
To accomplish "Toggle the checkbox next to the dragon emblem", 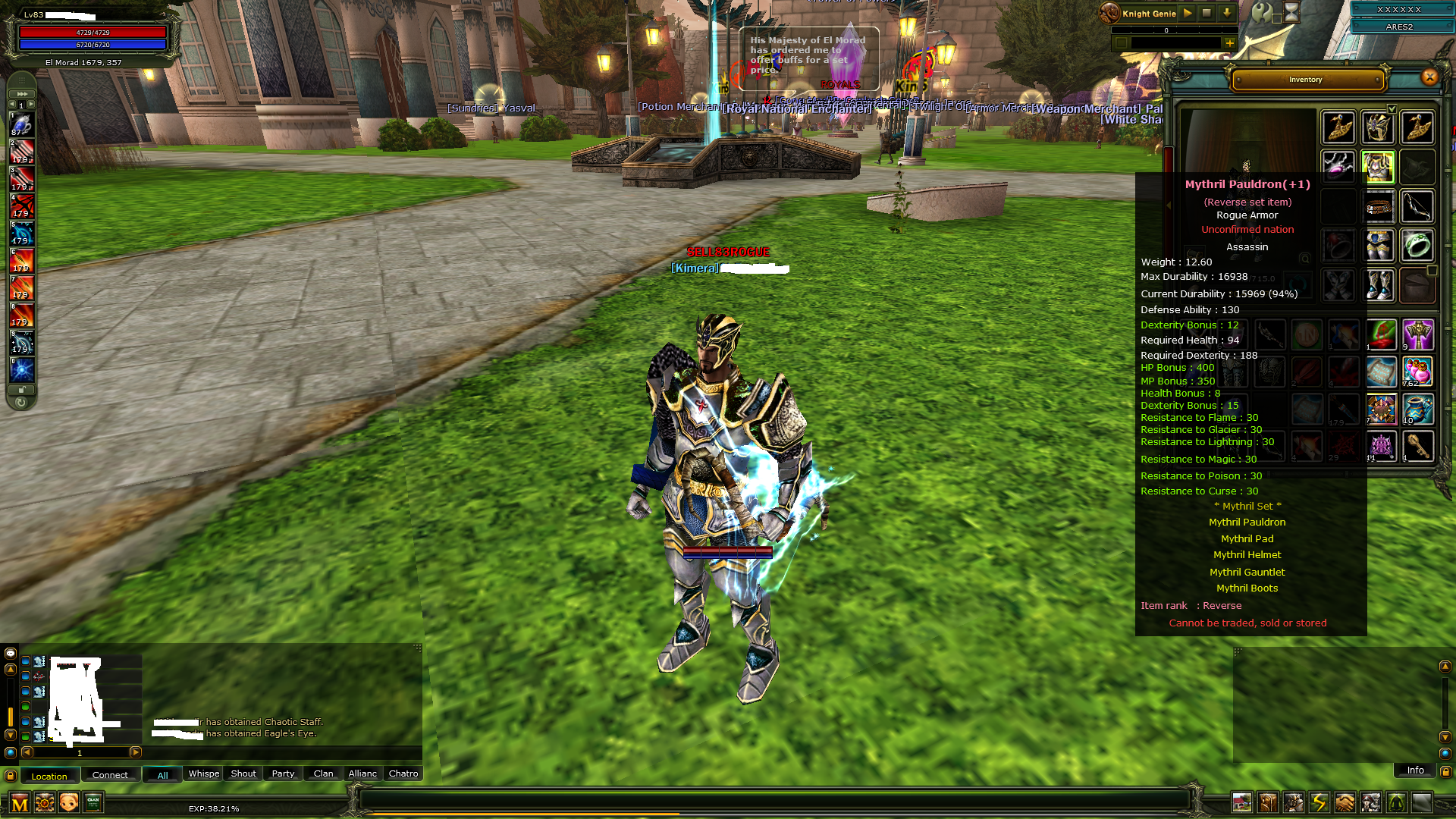I will (1277, 19).
